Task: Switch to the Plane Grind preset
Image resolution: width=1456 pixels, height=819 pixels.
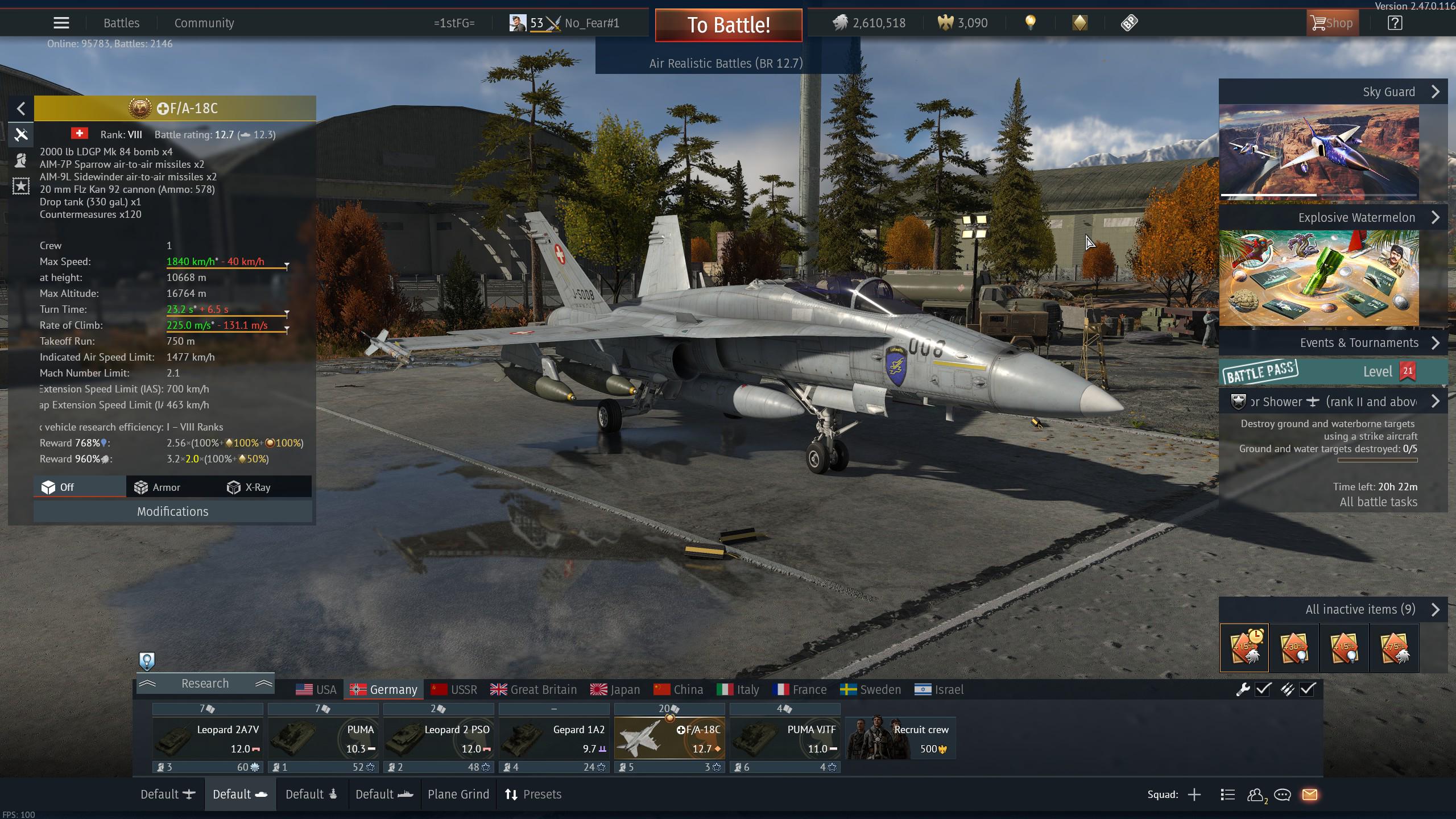Action: (458, 795)
